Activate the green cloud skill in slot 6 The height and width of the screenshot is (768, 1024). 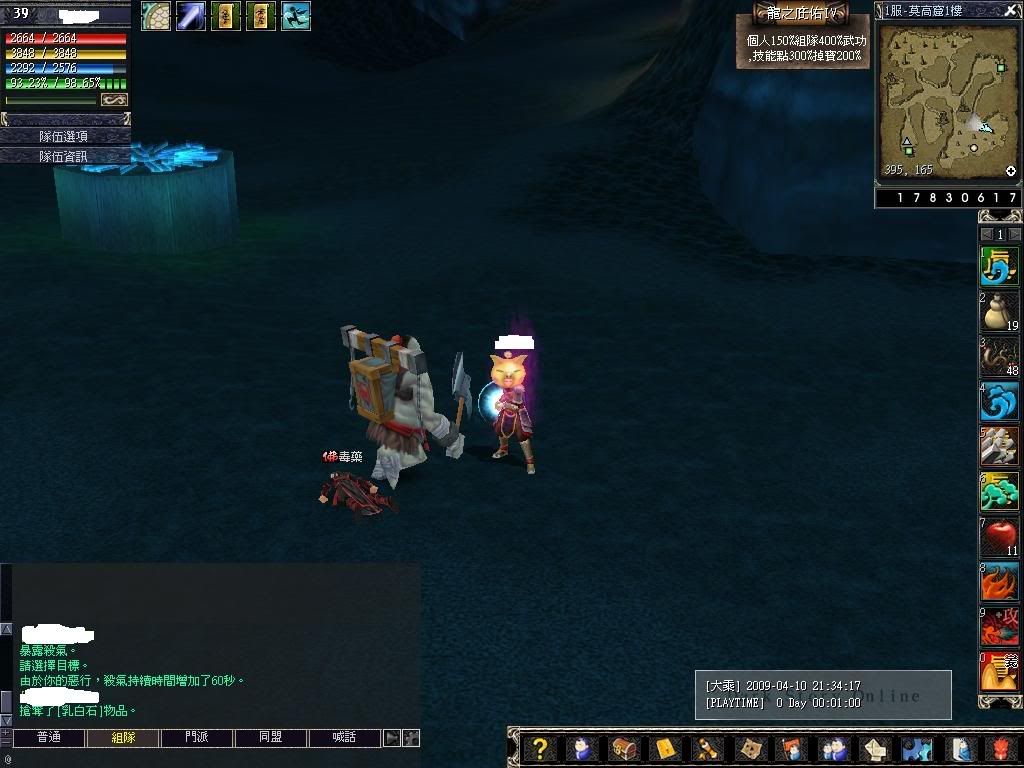(999, 492)
